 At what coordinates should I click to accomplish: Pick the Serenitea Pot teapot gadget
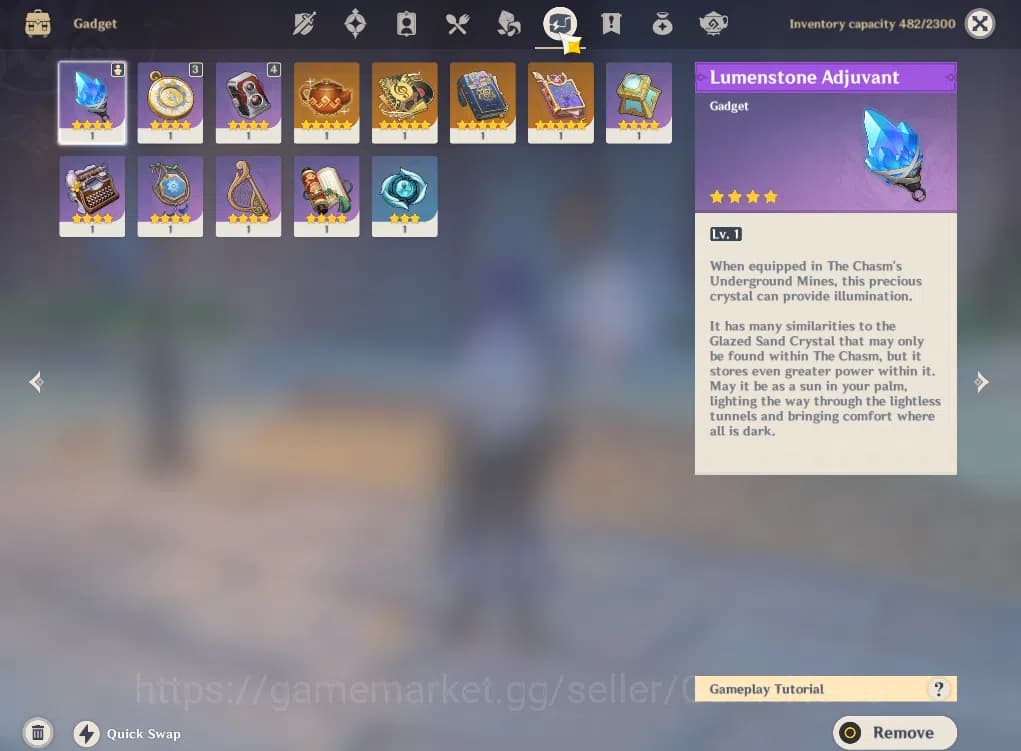point(326,102)
